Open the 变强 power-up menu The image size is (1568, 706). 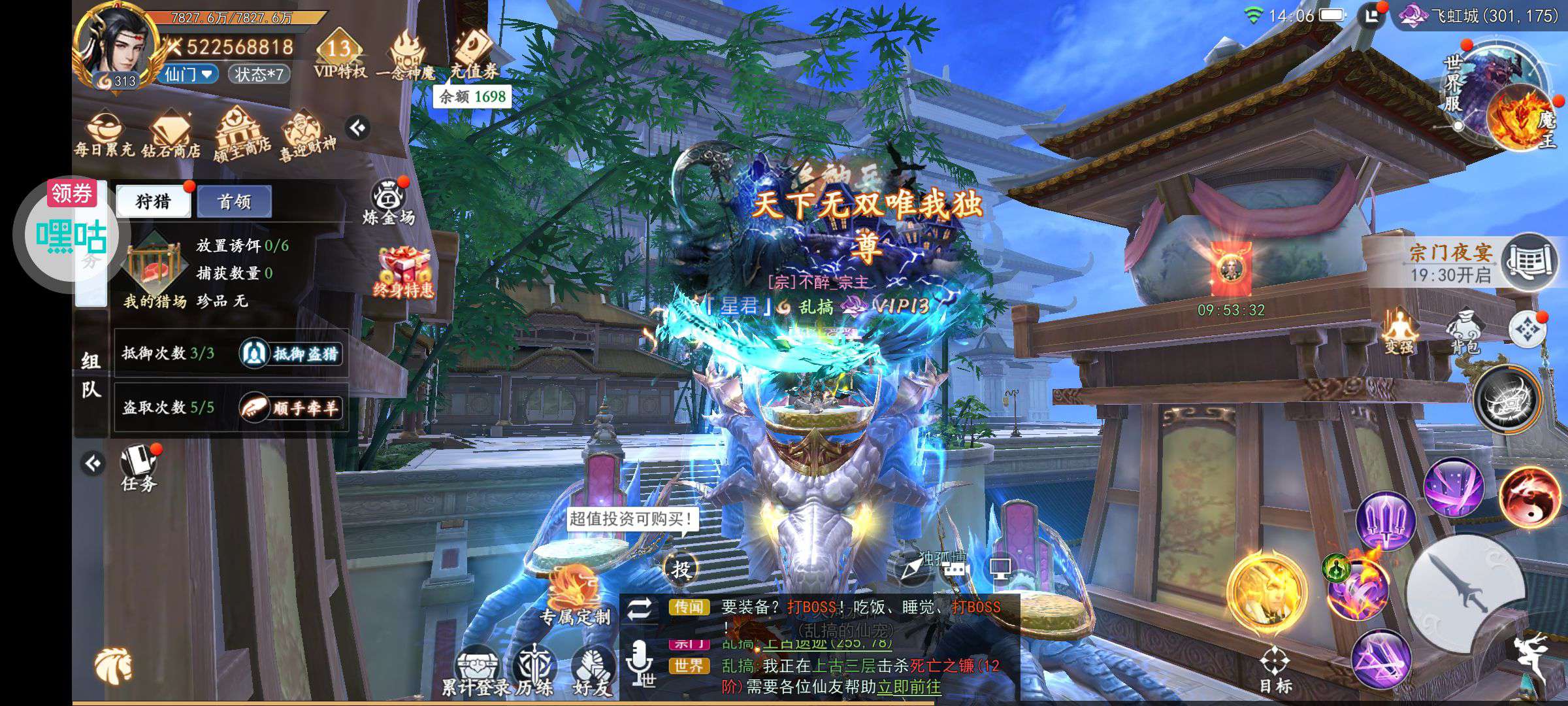(1399, 332)
